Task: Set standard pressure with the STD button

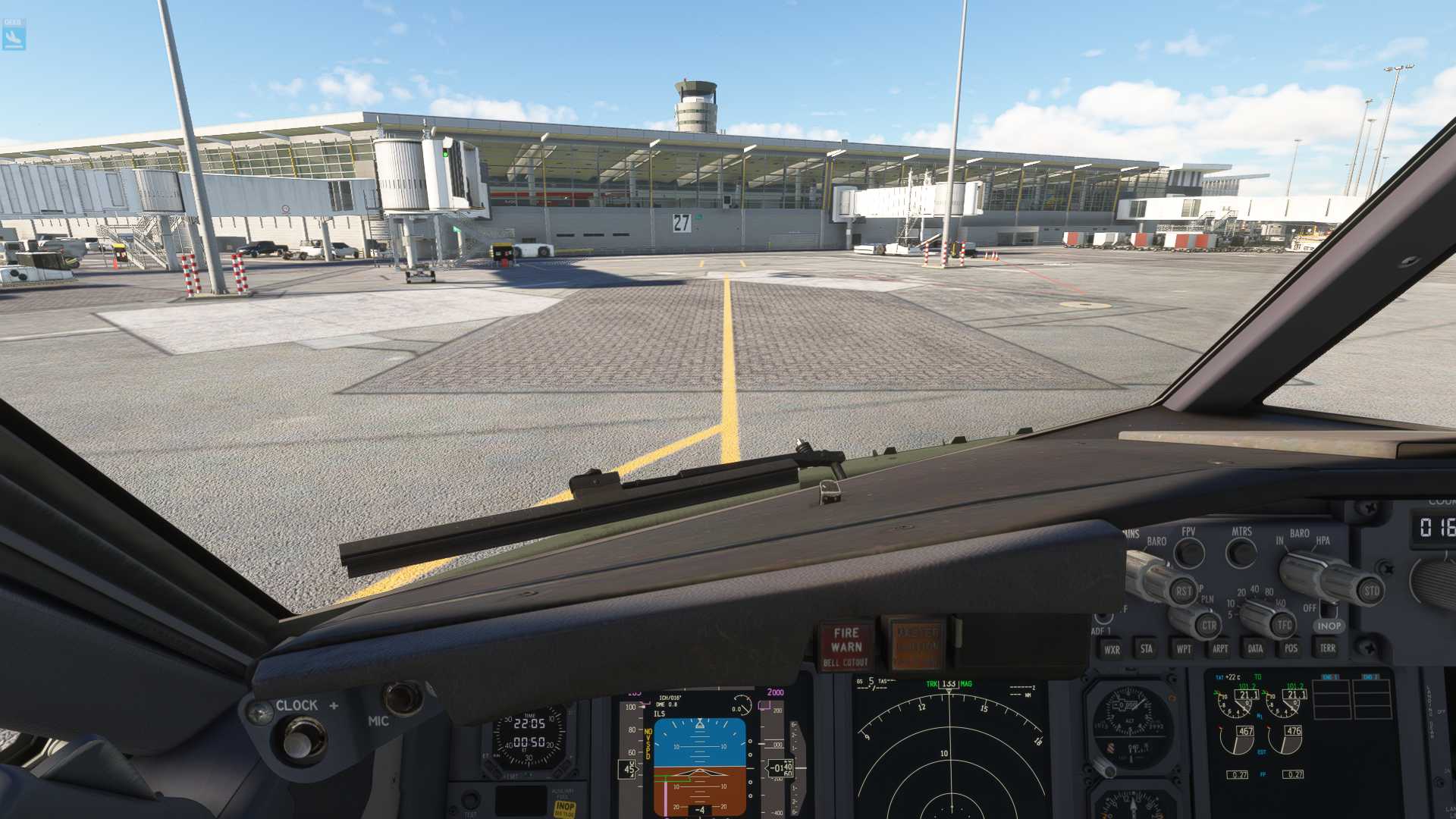Action: click(1371, 591)
